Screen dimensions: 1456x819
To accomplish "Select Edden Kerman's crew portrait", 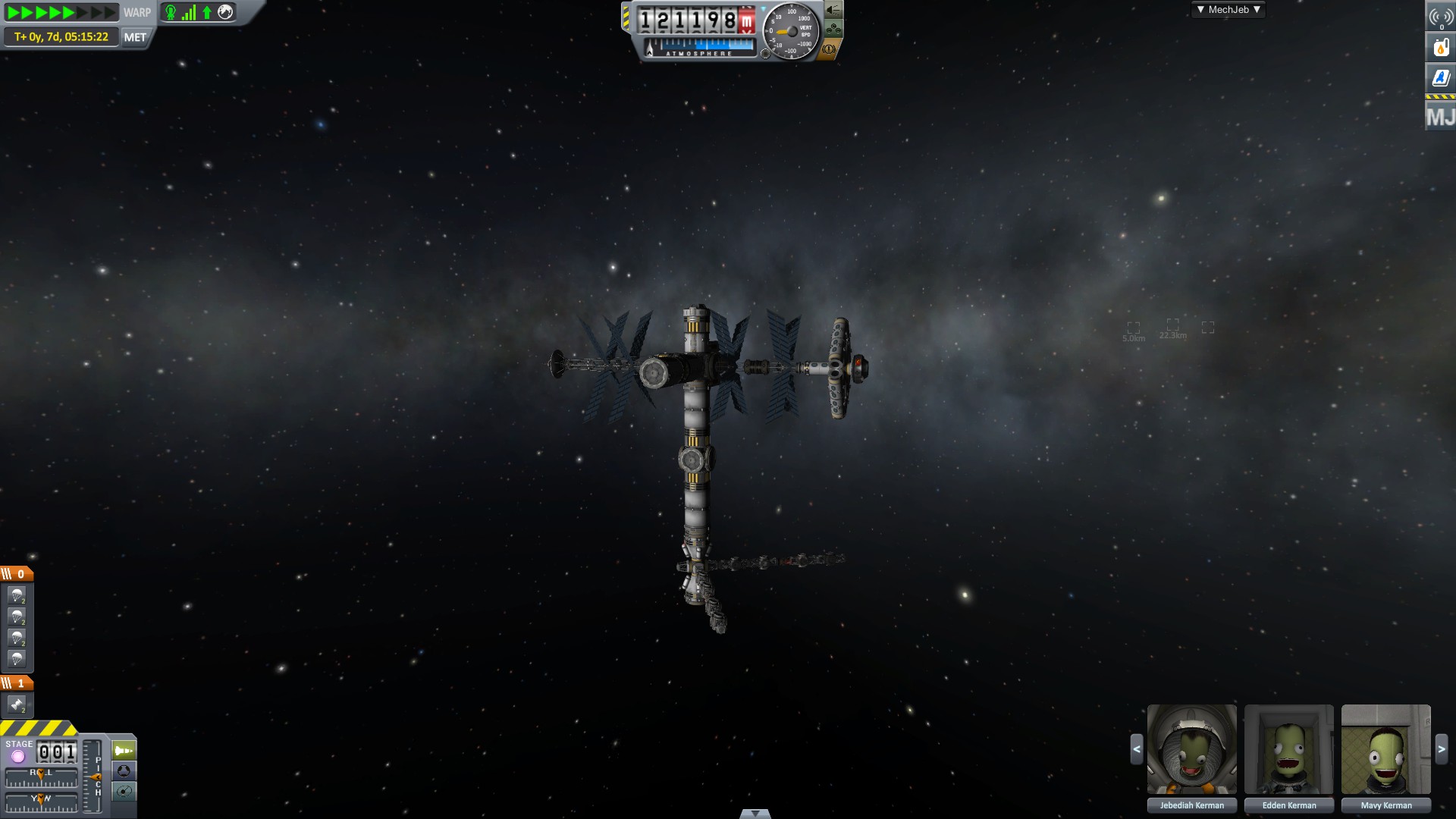I will (1288, 750).
